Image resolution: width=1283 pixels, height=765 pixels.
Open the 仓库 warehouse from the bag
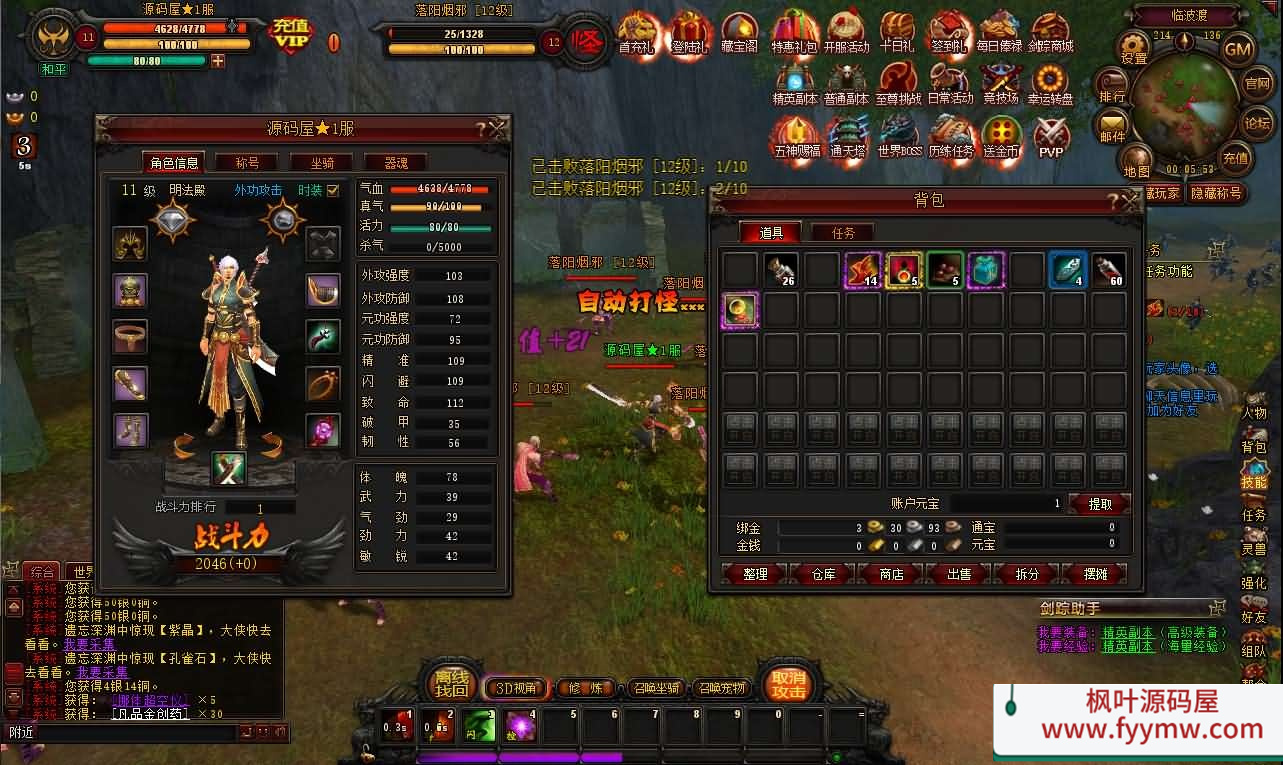tap(823, 574)
